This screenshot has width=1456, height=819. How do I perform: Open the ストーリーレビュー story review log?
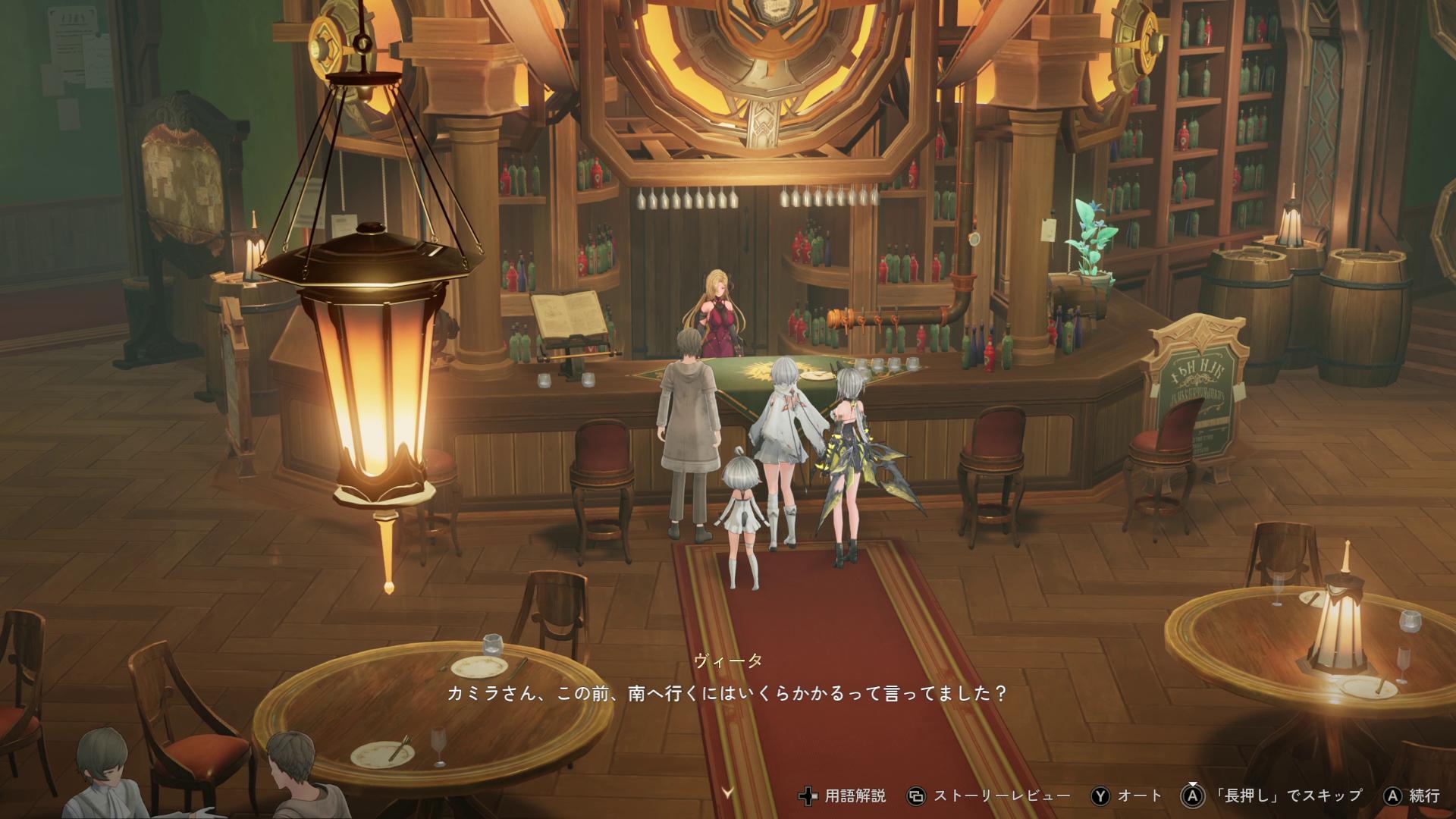990,795
